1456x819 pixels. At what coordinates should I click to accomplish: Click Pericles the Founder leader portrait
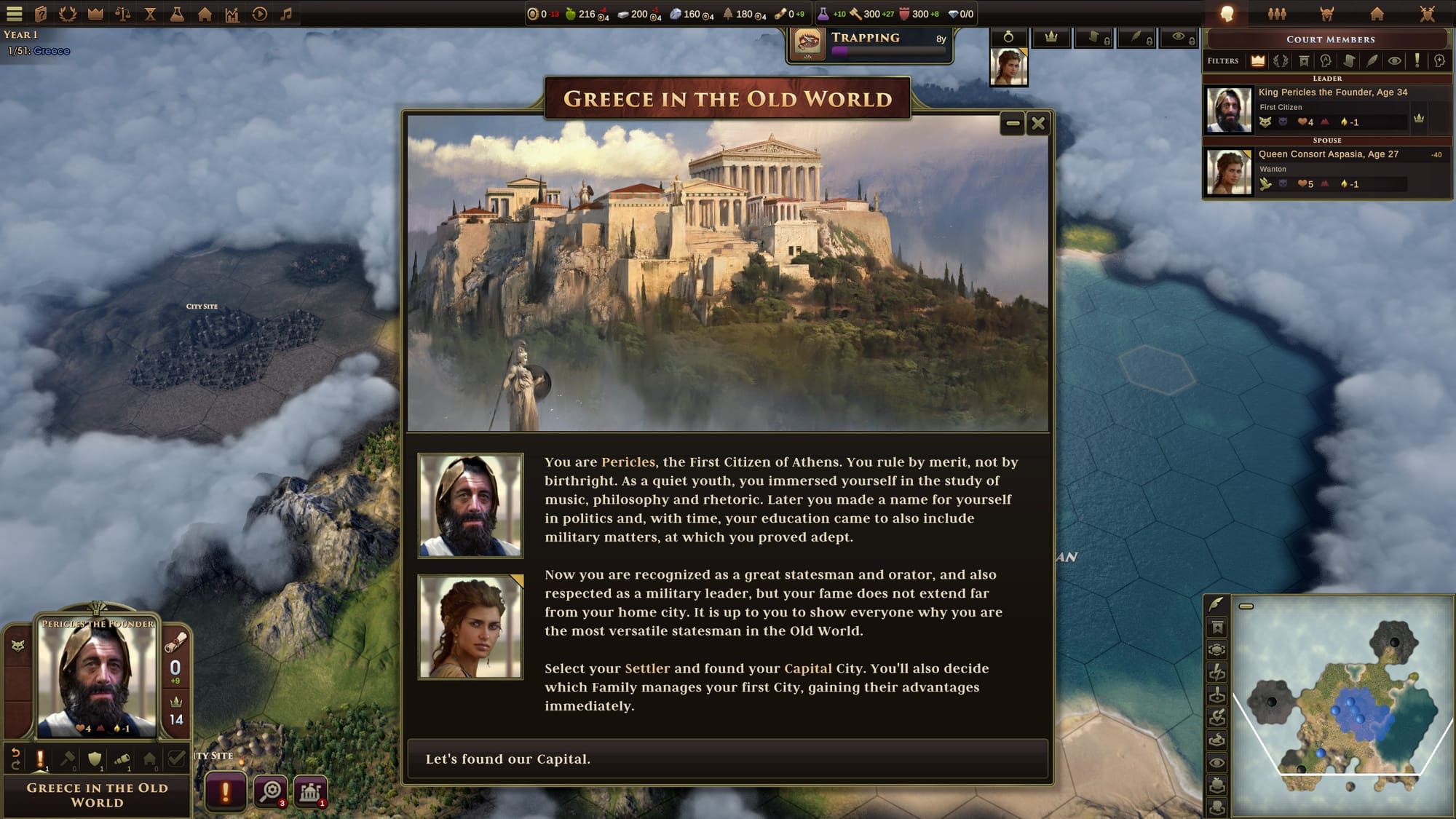pyautogui.click(x=97, y=677)
